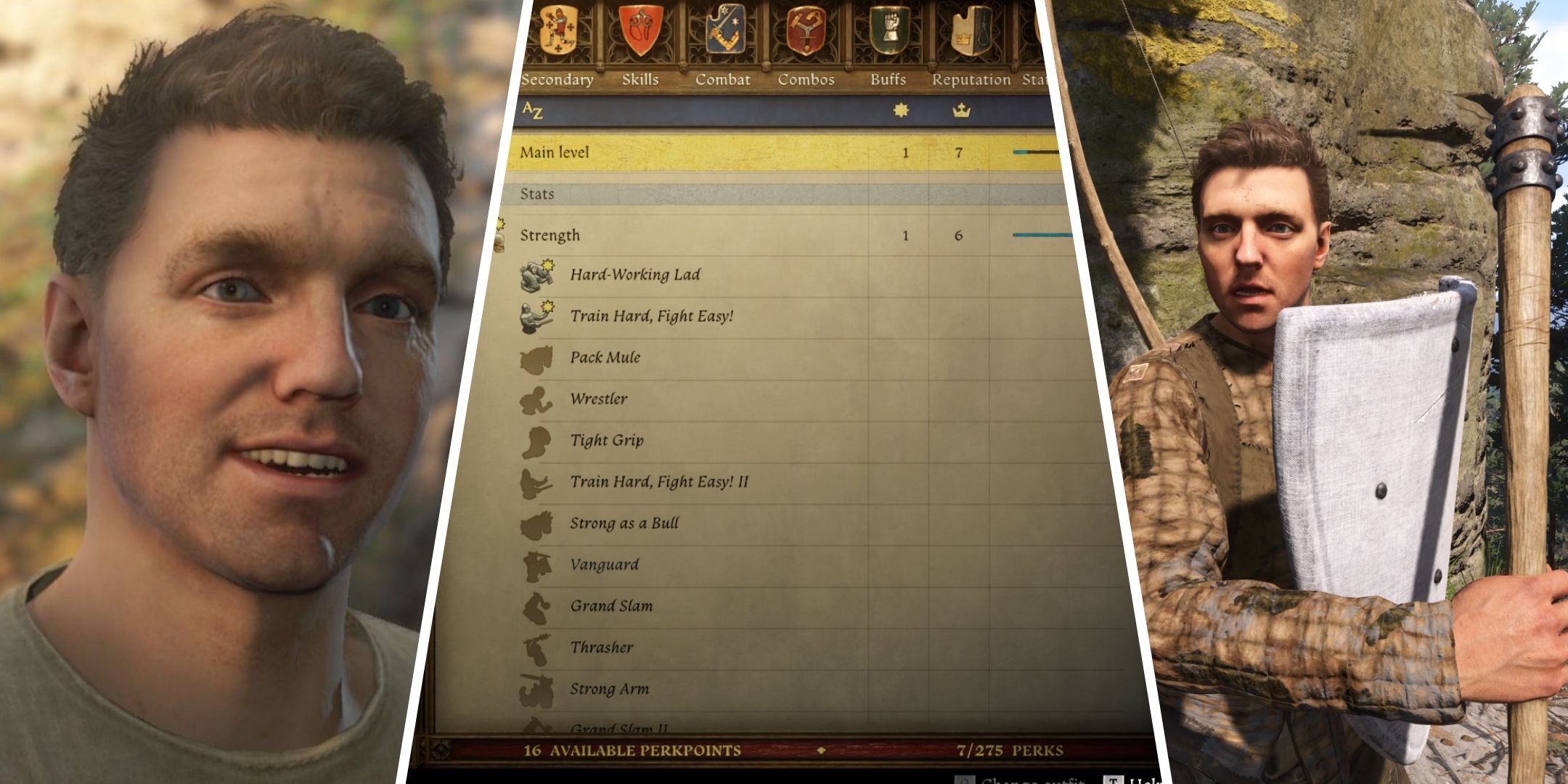This screenshot has height=784, width=1568.
Task: Collapse the Strength perk list
Action: point(552,234)
